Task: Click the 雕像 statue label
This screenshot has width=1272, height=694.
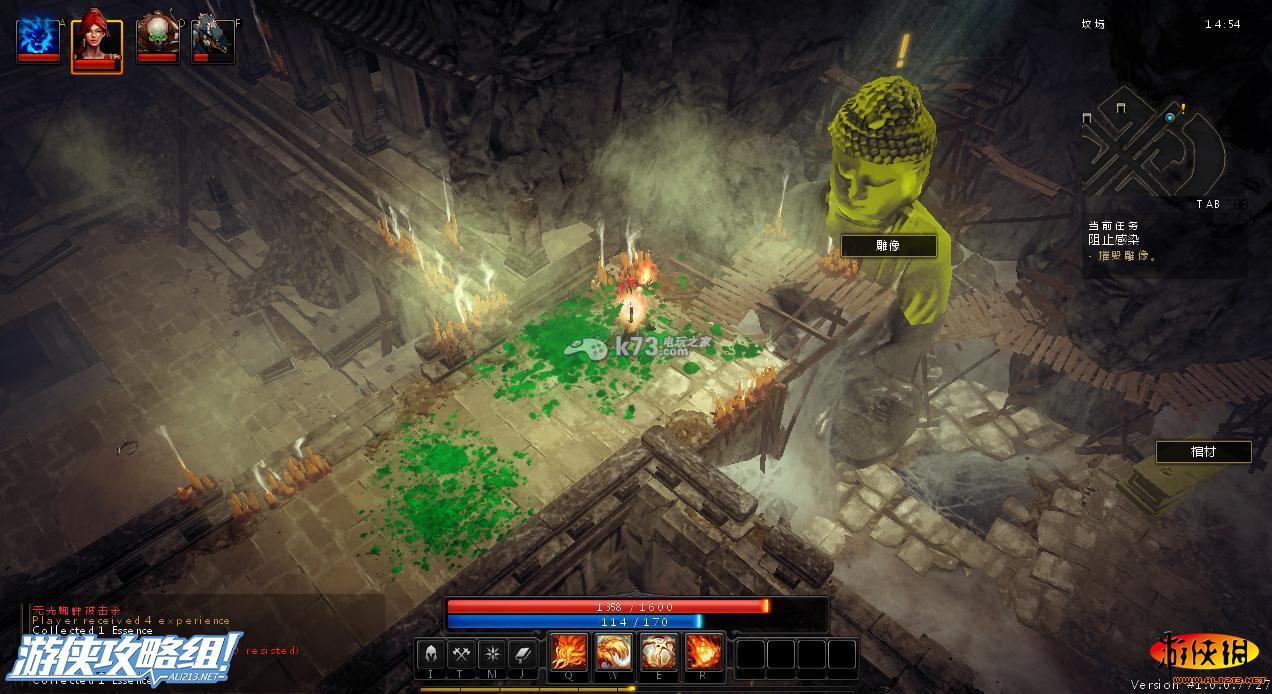Action: [x=889, y=246]
